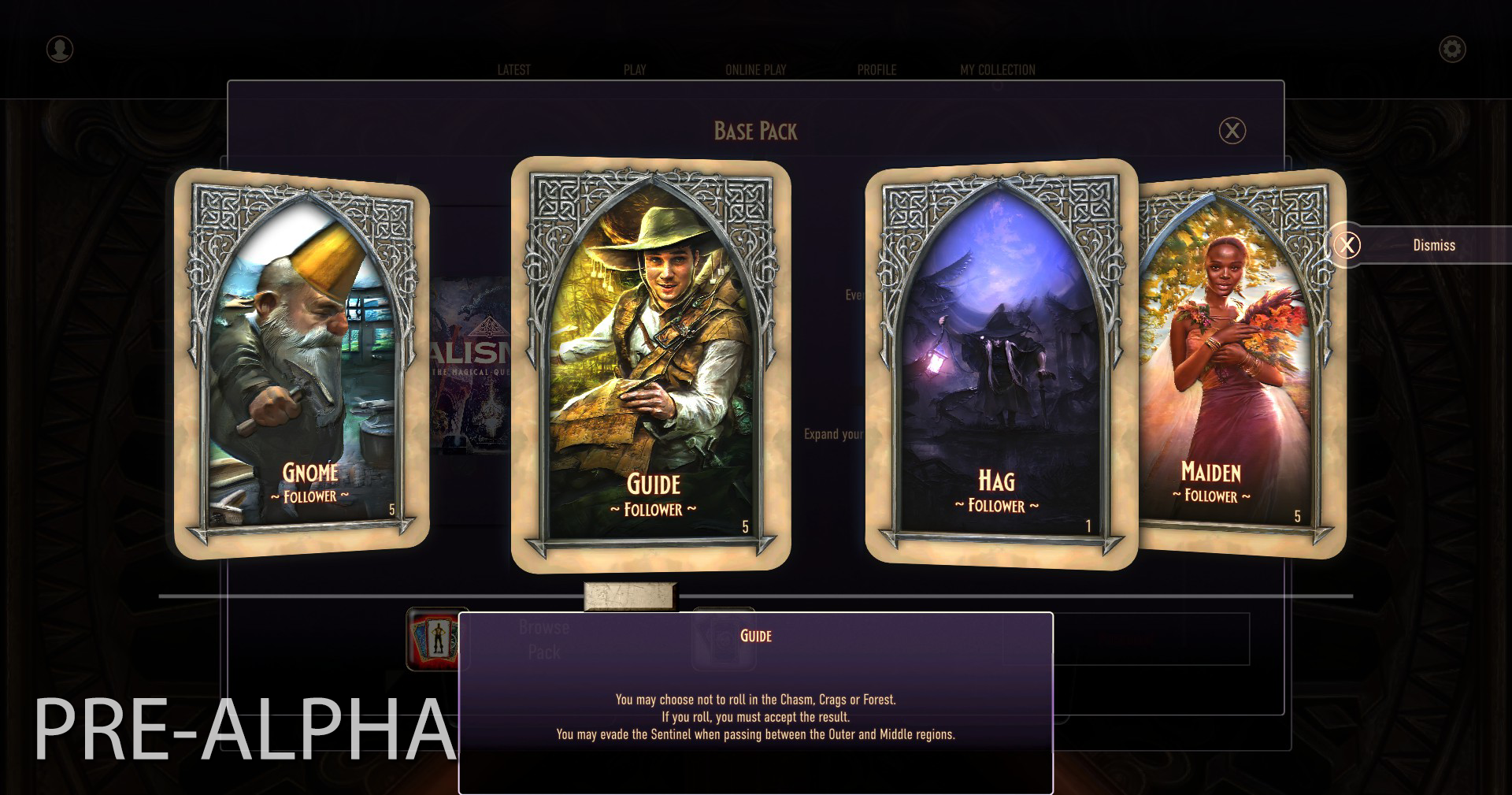Switch to My Collection

click(x=996, y=69)
